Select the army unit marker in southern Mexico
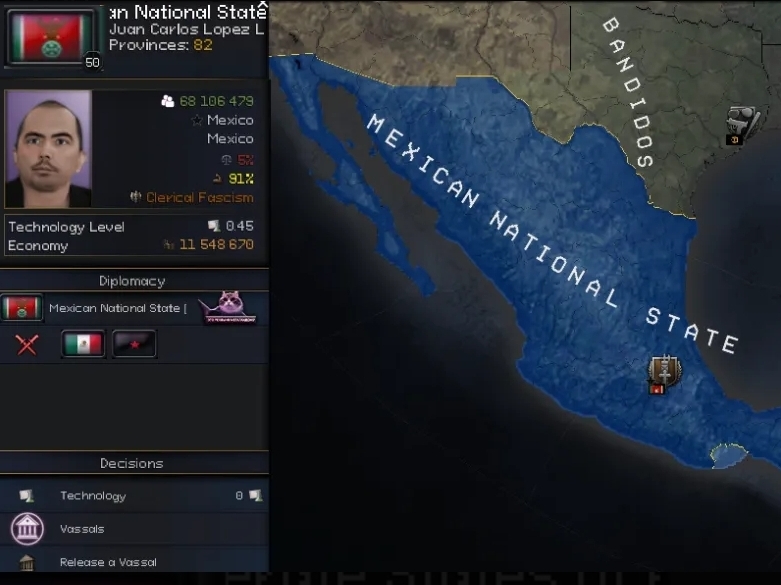The image size is (781, 585). pyautogui.click(x=660, y=371)
